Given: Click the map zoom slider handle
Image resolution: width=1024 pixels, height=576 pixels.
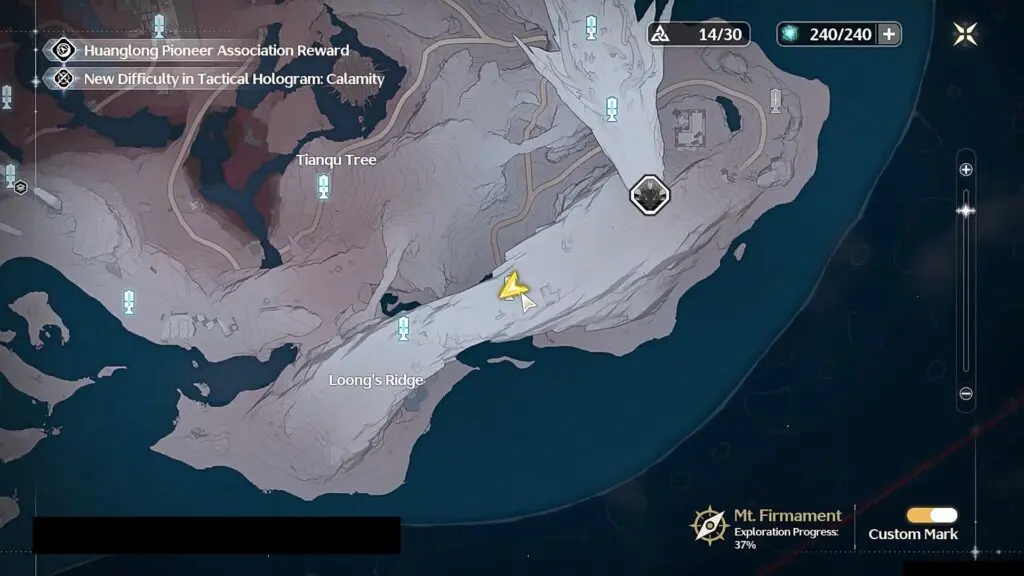Looking at the screenshot, I should coord(966,210).
